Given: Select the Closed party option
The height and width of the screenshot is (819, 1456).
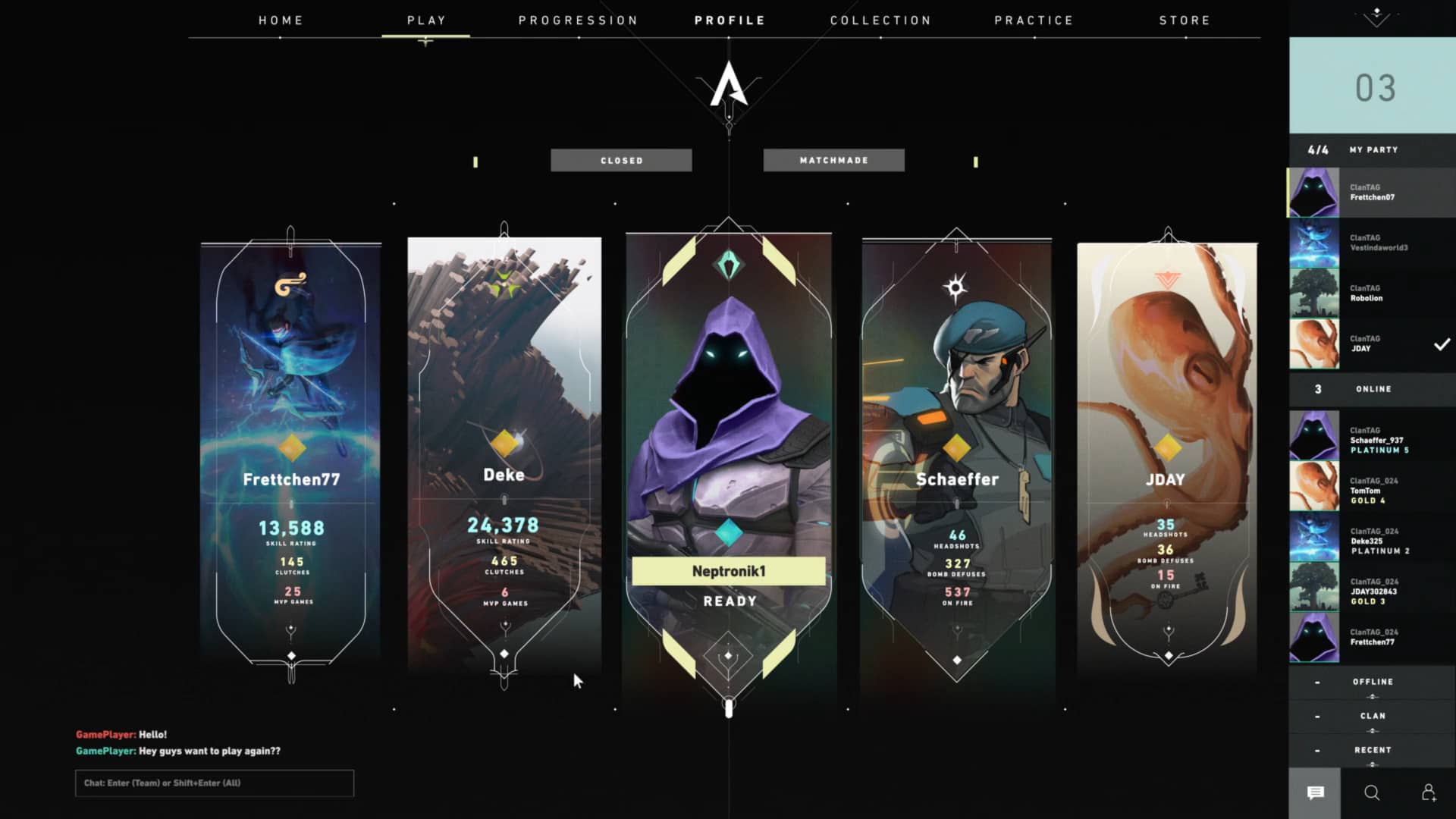Looking at the screenshot, I should 621,160.
